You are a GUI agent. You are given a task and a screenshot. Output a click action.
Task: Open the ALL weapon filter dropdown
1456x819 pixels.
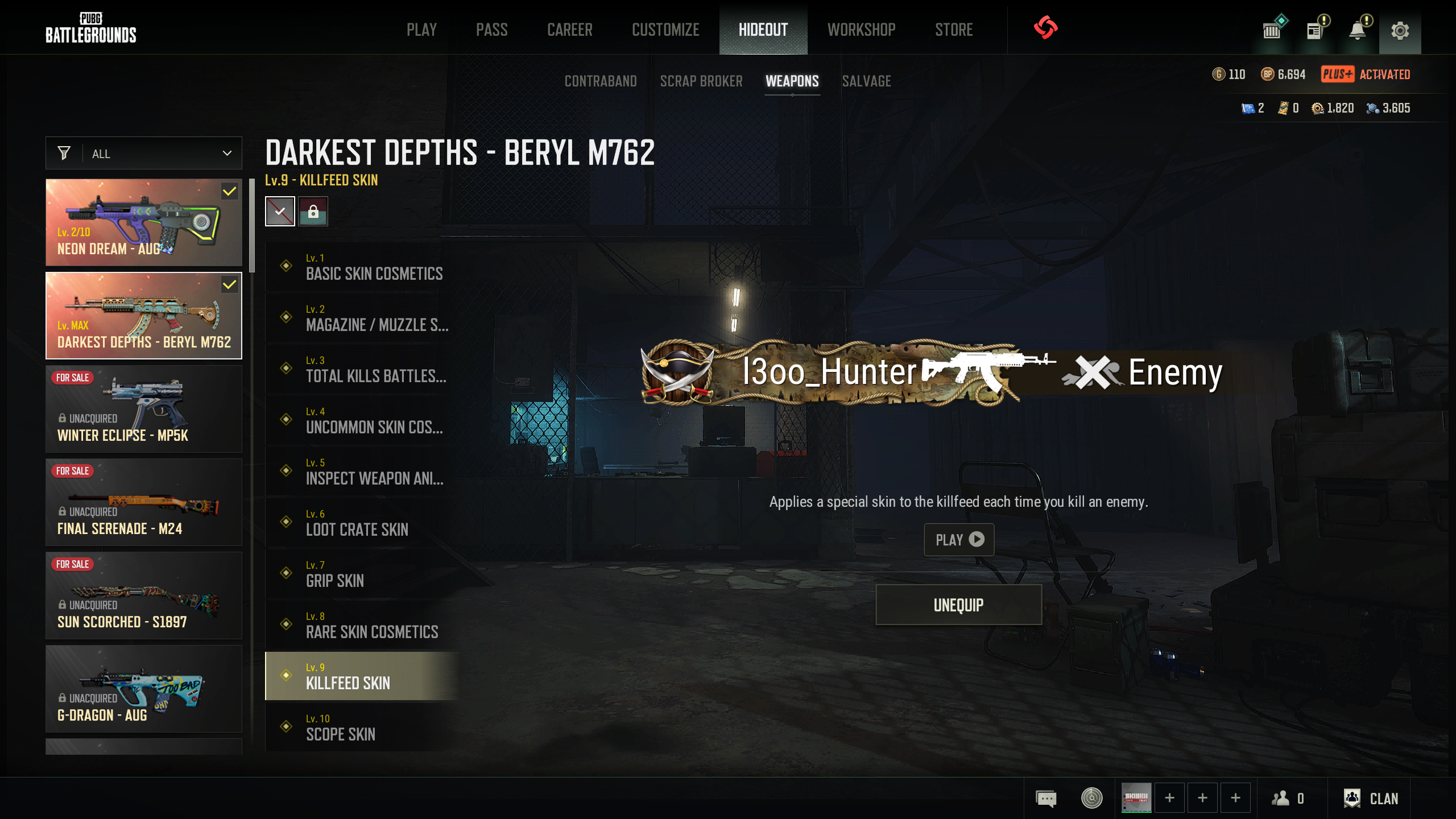(144, 154)
